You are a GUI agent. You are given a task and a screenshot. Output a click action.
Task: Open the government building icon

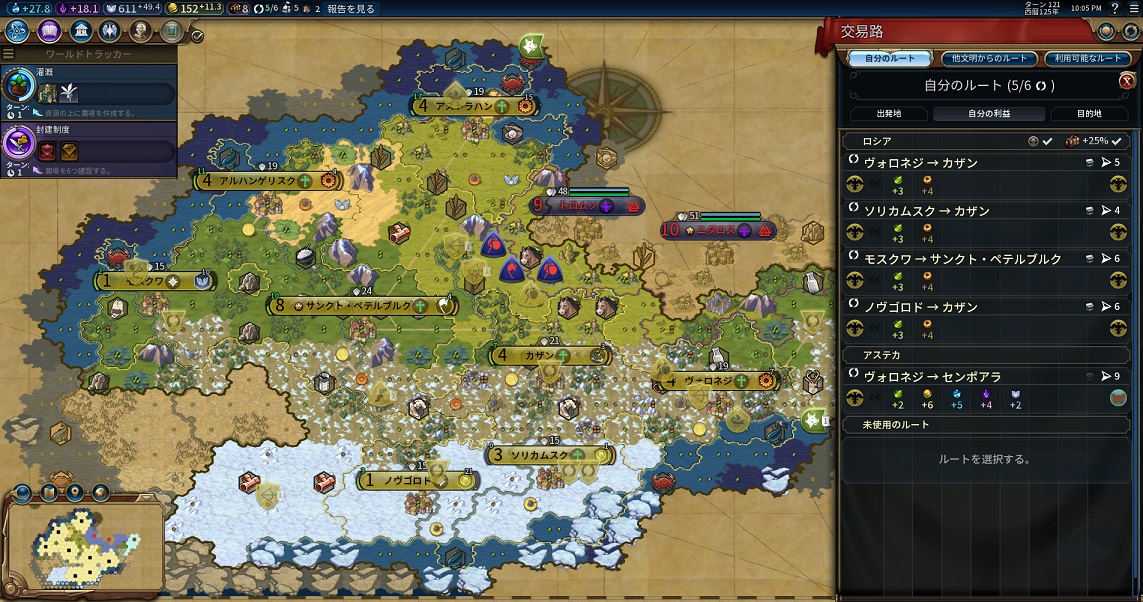click(x=78, y=31)
